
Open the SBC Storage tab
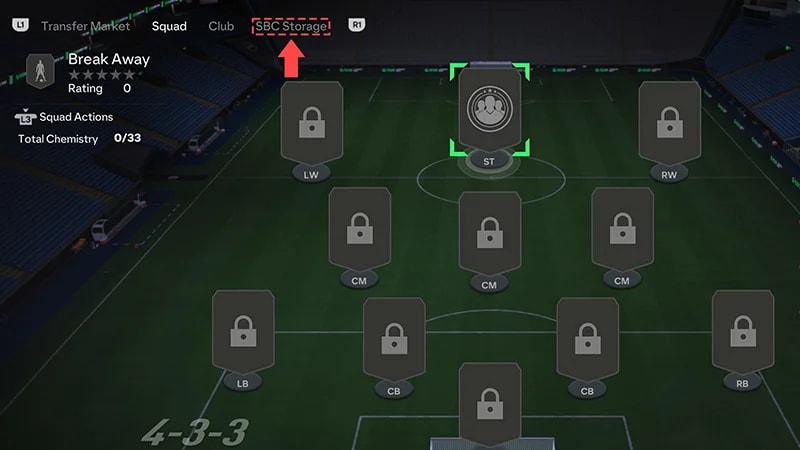290,26
